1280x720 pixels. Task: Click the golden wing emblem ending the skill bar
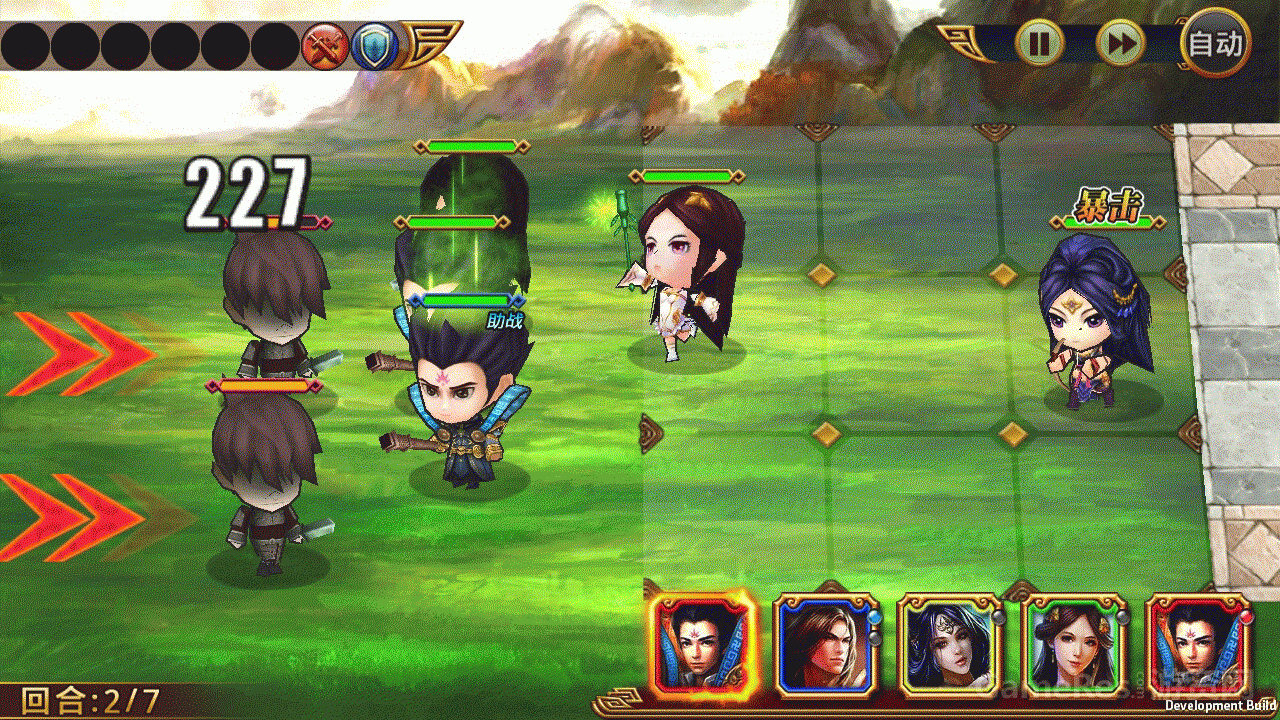click(x=430, y=44)
